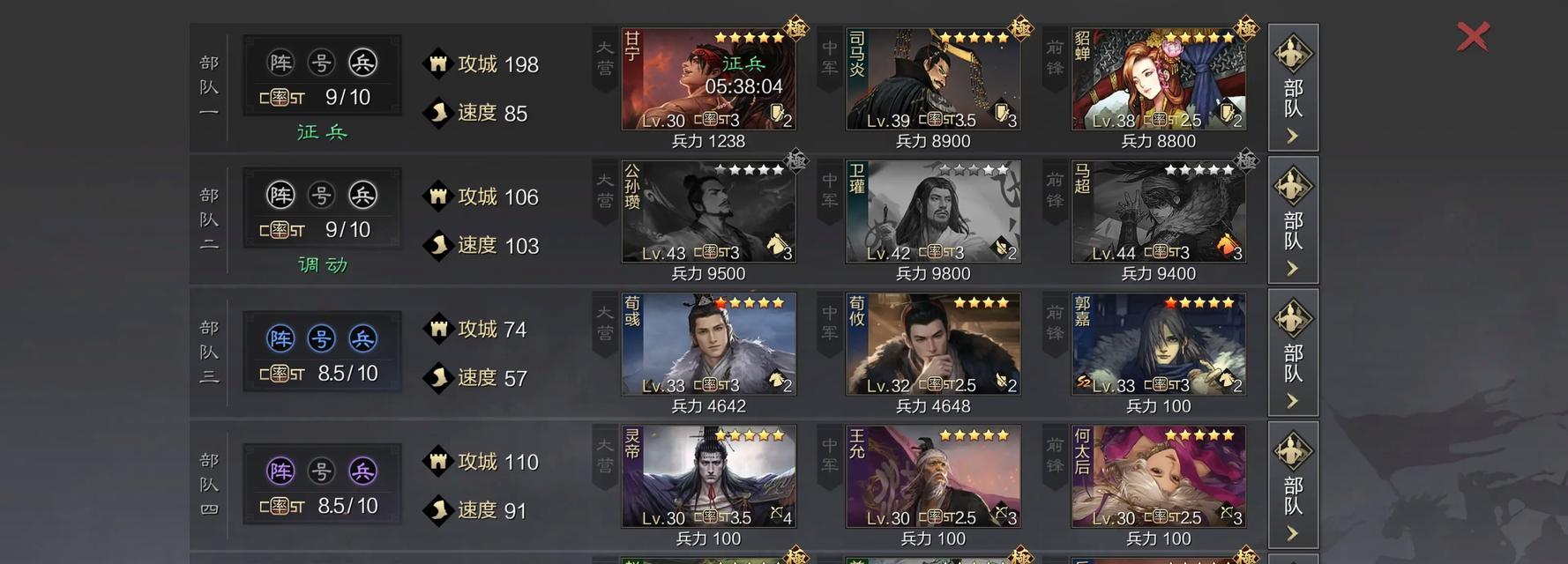Pick the 郭嘉 general card
1568x564 pixels.
1158,345
